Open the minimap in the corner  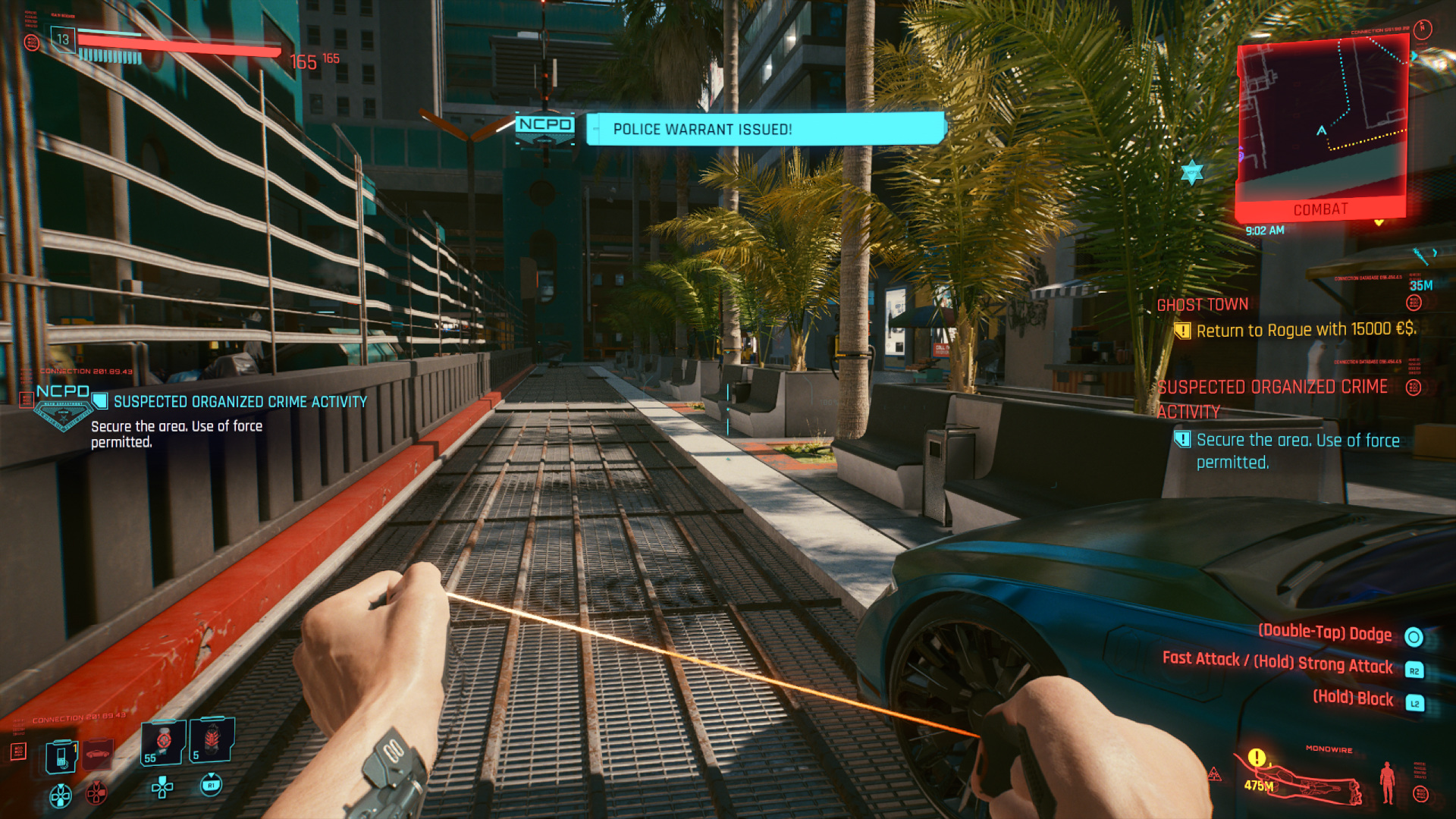tap(1321, 121)
